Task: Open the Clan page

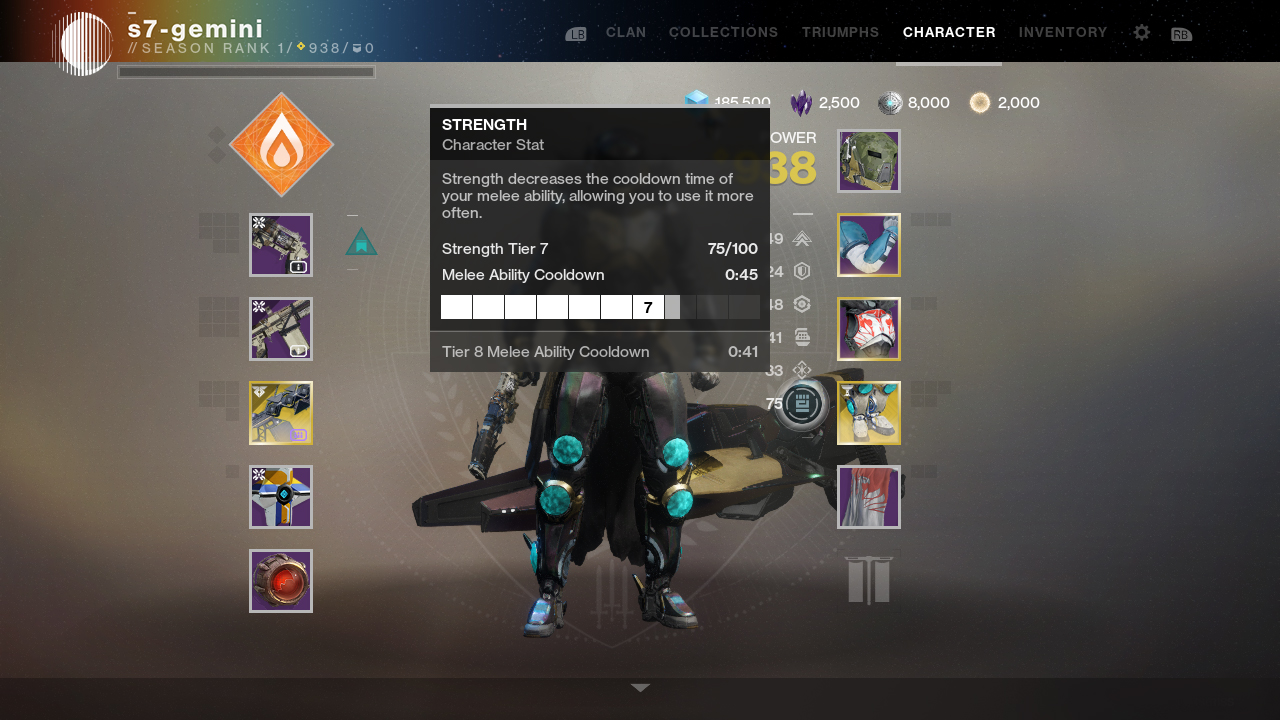Action: [x=626, y=32]
